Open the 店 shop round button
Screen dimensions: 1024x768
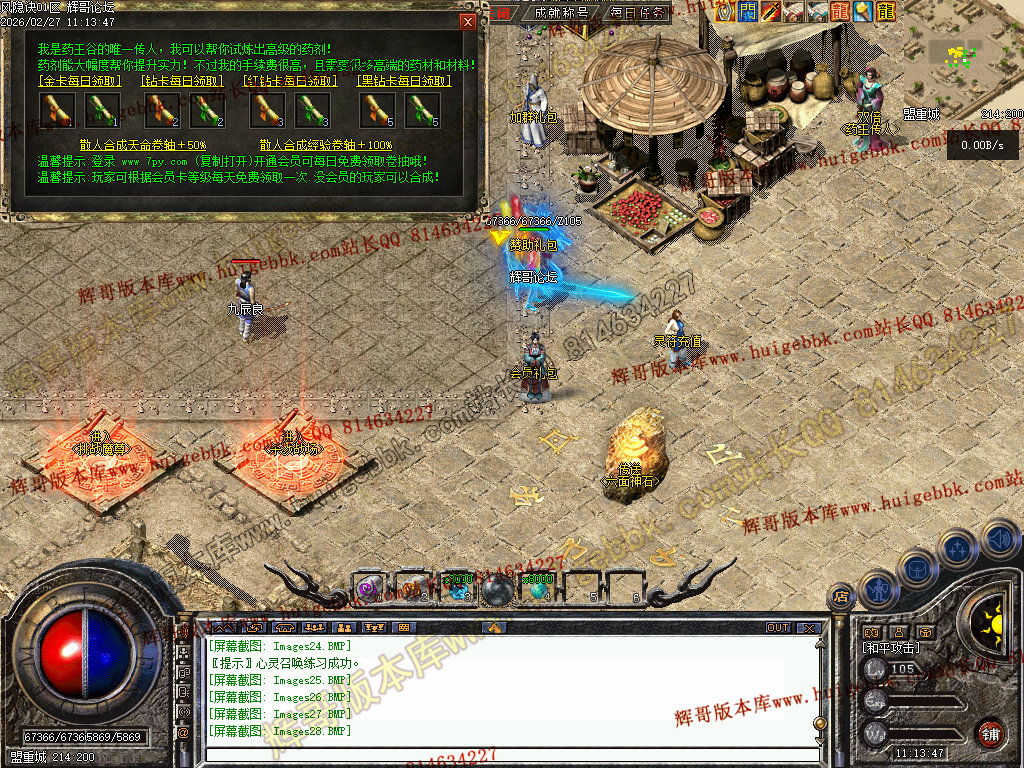tap(842, 598)
